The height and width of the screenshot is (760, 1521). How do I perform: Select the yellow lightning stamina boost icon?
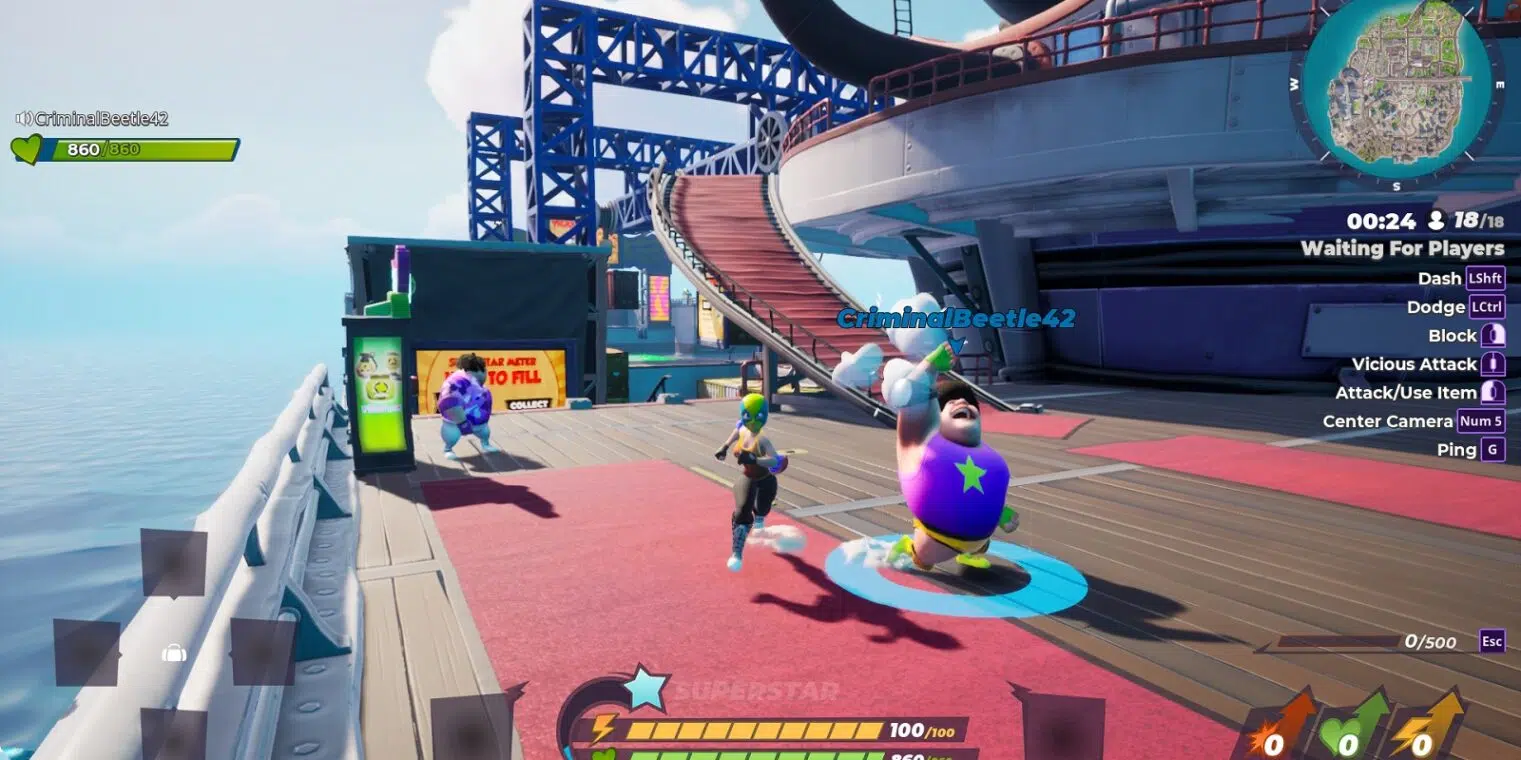(x=1422, y=726)
